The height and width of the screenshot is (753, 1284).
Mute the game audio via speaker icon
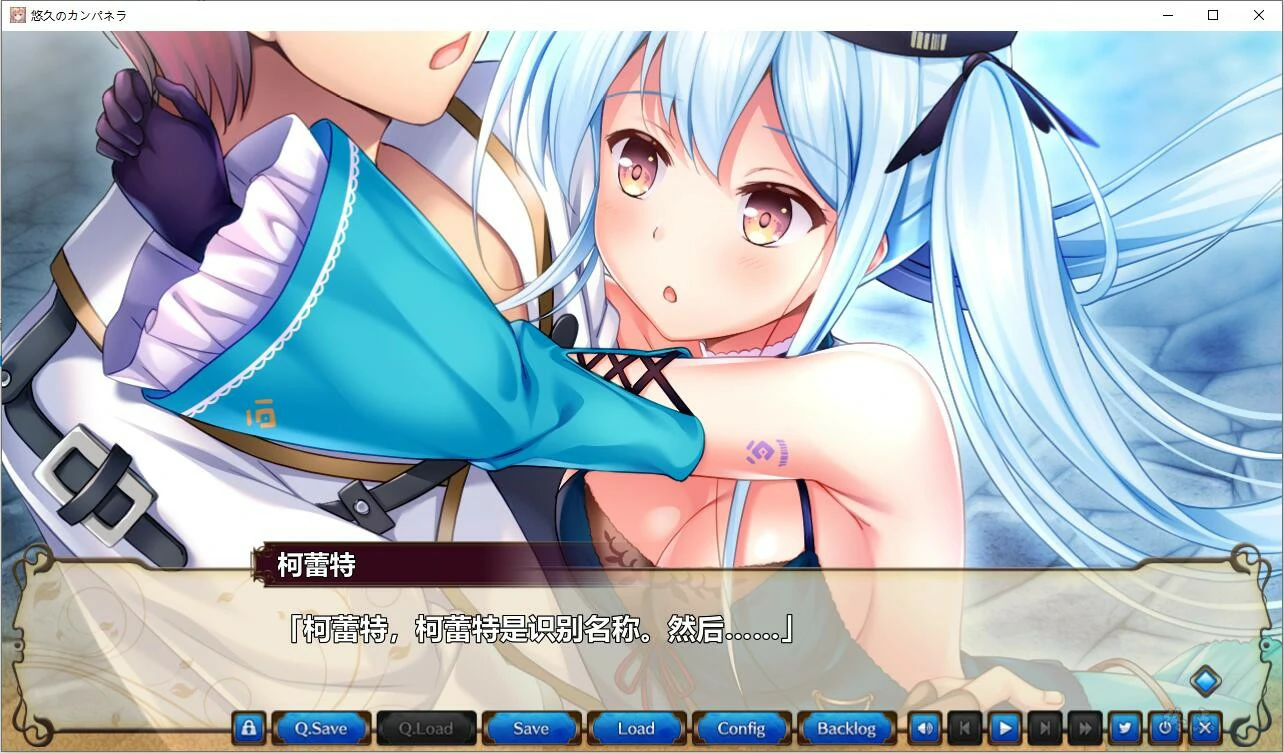(x=923, y=727)
